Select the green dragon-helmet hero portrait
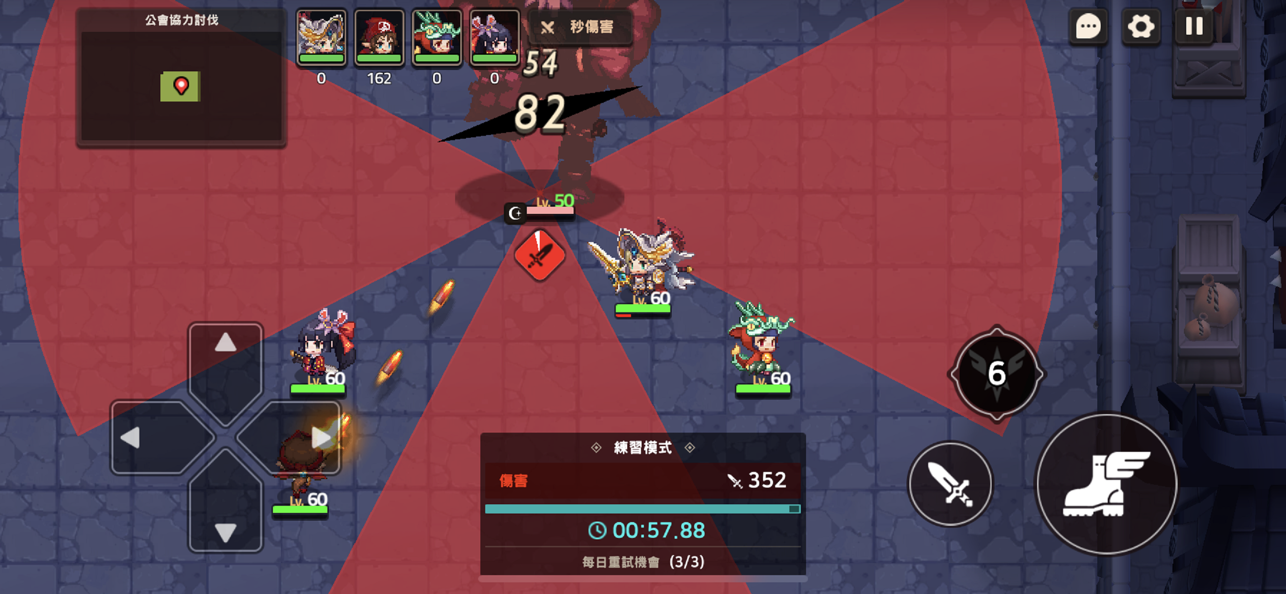The image size is (1286, 594). click(437, 38)
